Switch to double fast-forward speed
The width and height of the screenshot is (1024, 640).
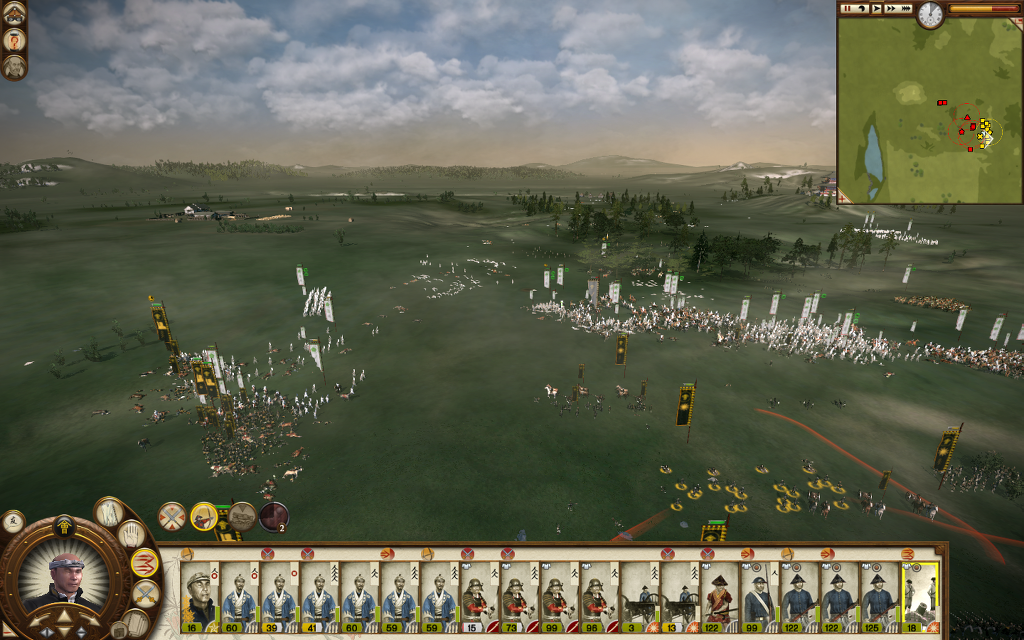click(x=890, y=8)
